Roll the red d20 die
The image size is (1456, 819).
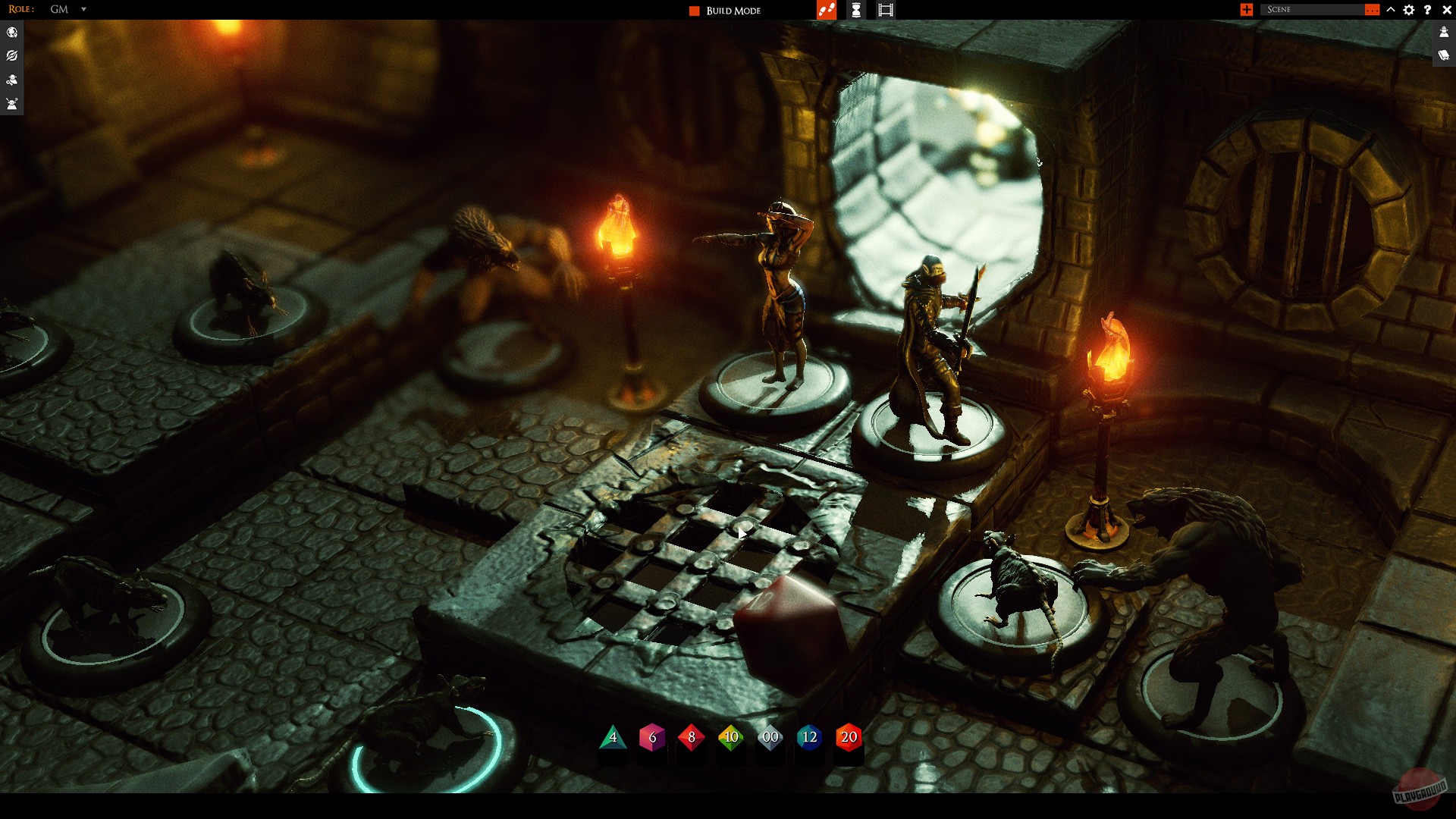[x=848, y=736]
